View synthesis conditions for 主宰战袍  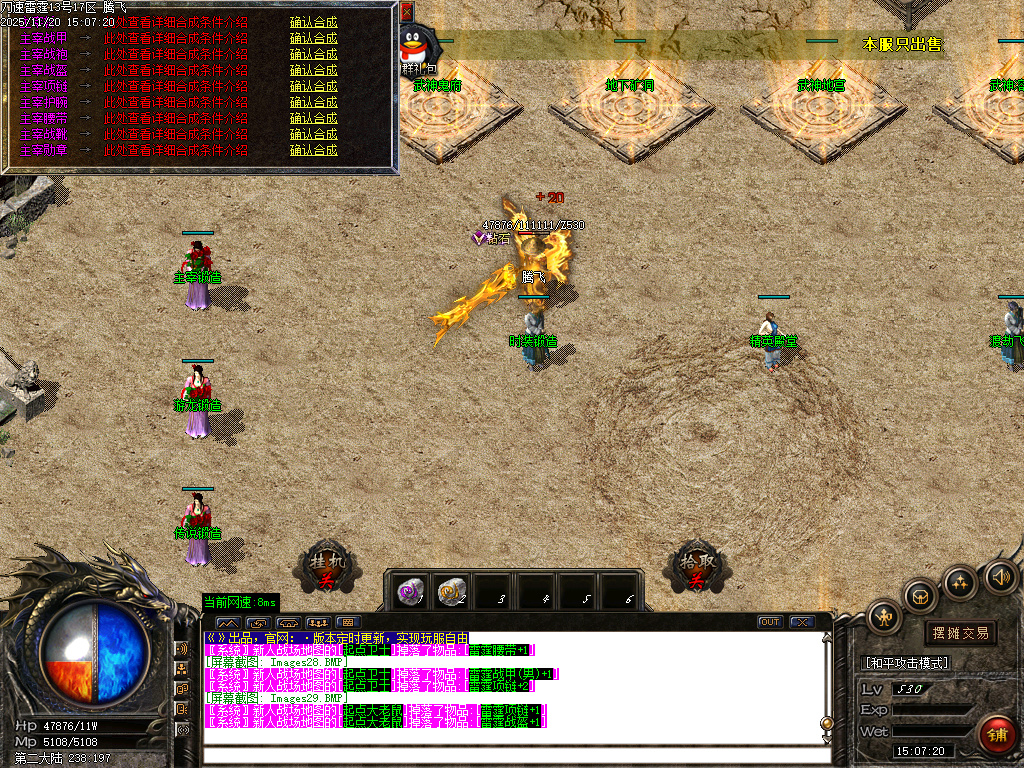(176, 54)
